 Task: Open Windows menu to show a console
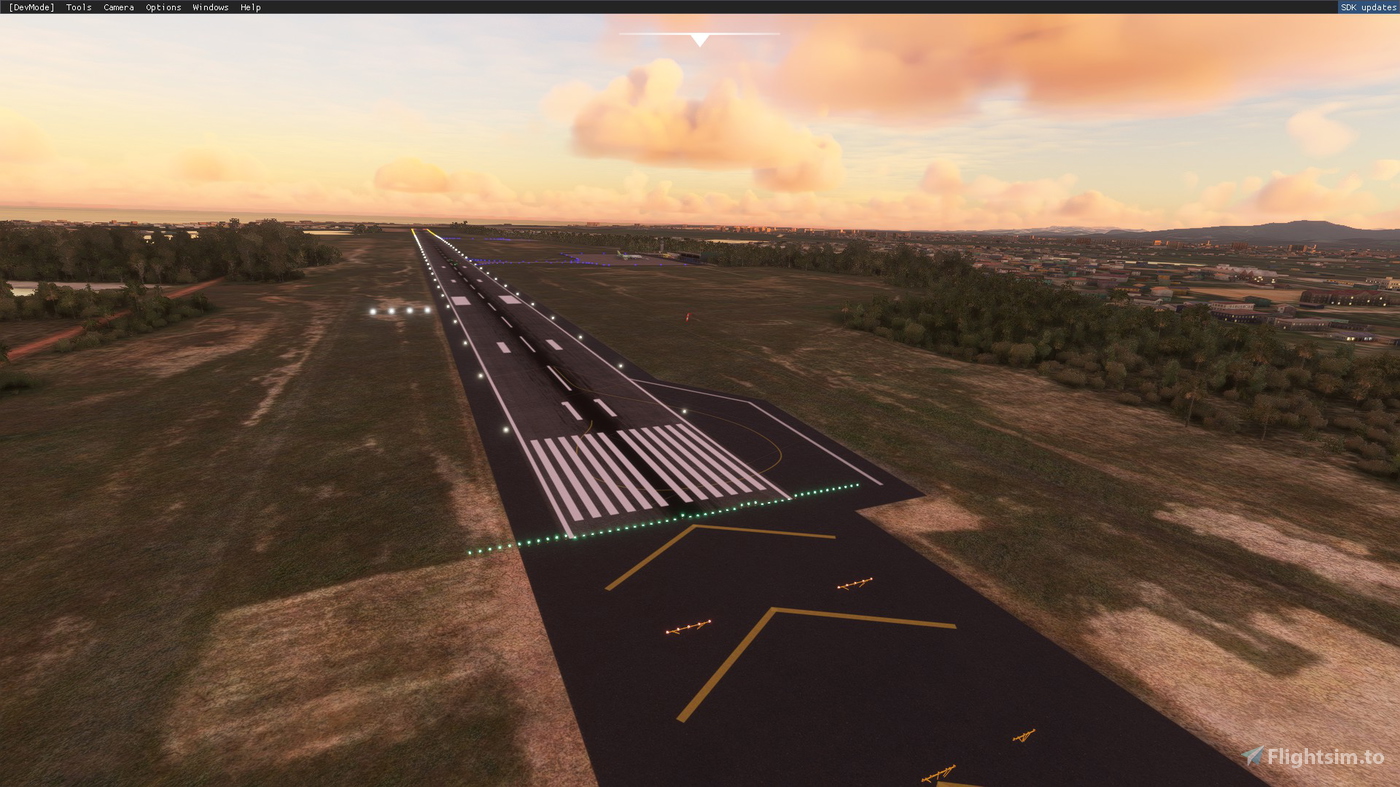210,7
